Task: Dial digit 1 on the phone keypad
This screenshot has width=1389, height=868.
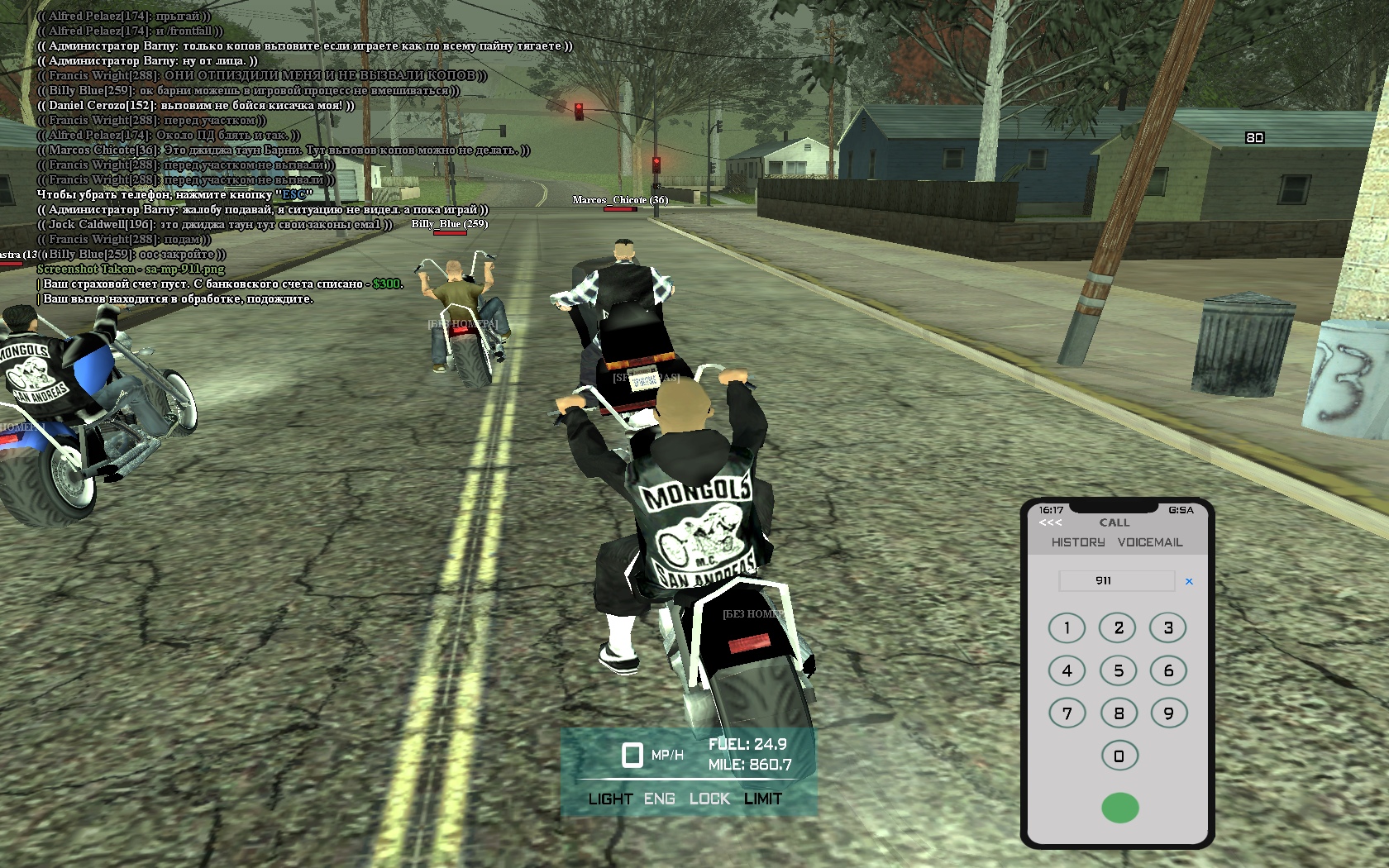Action: click(1067, 628)
